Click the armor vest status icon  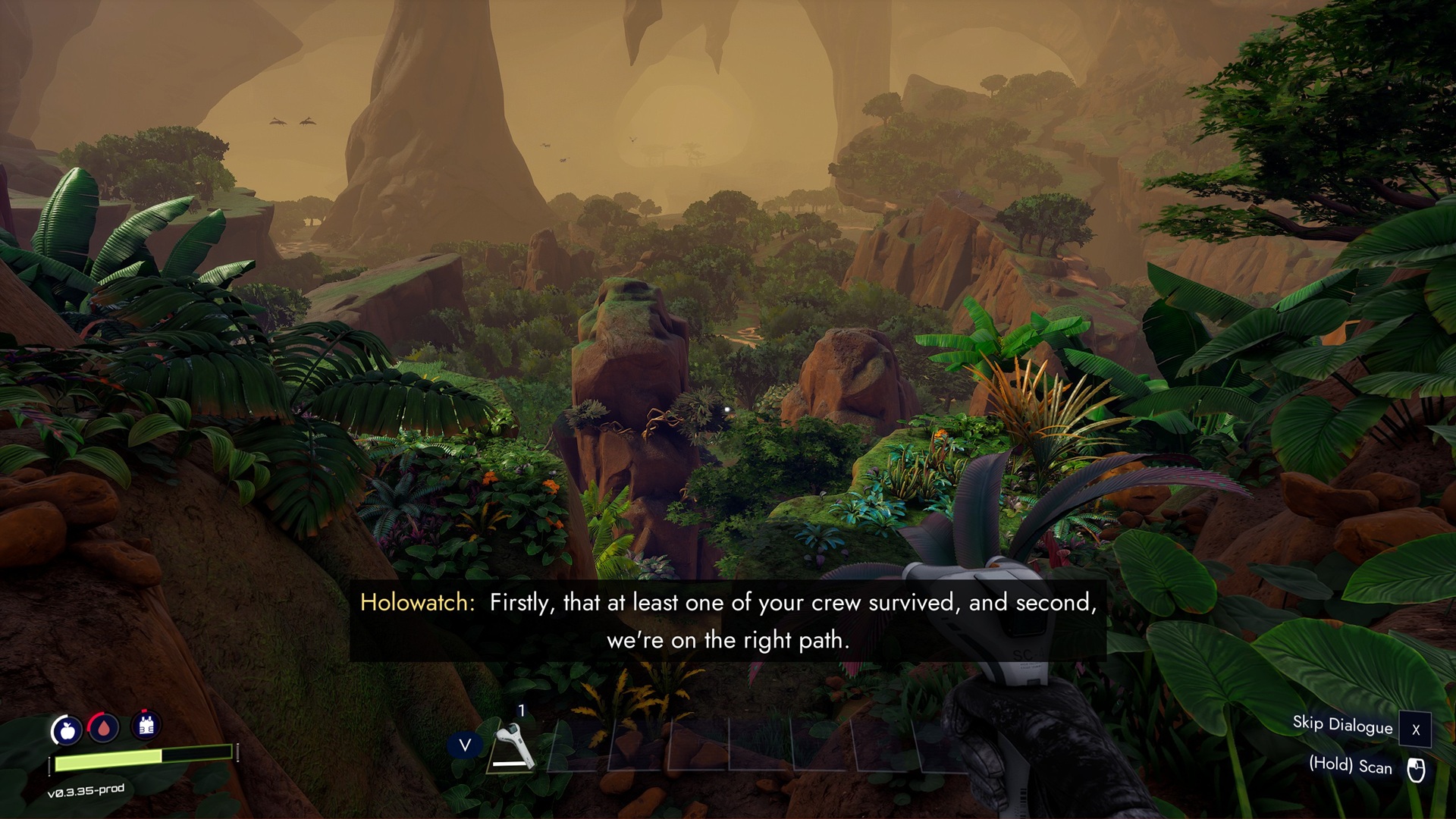[x=146, y=725]
